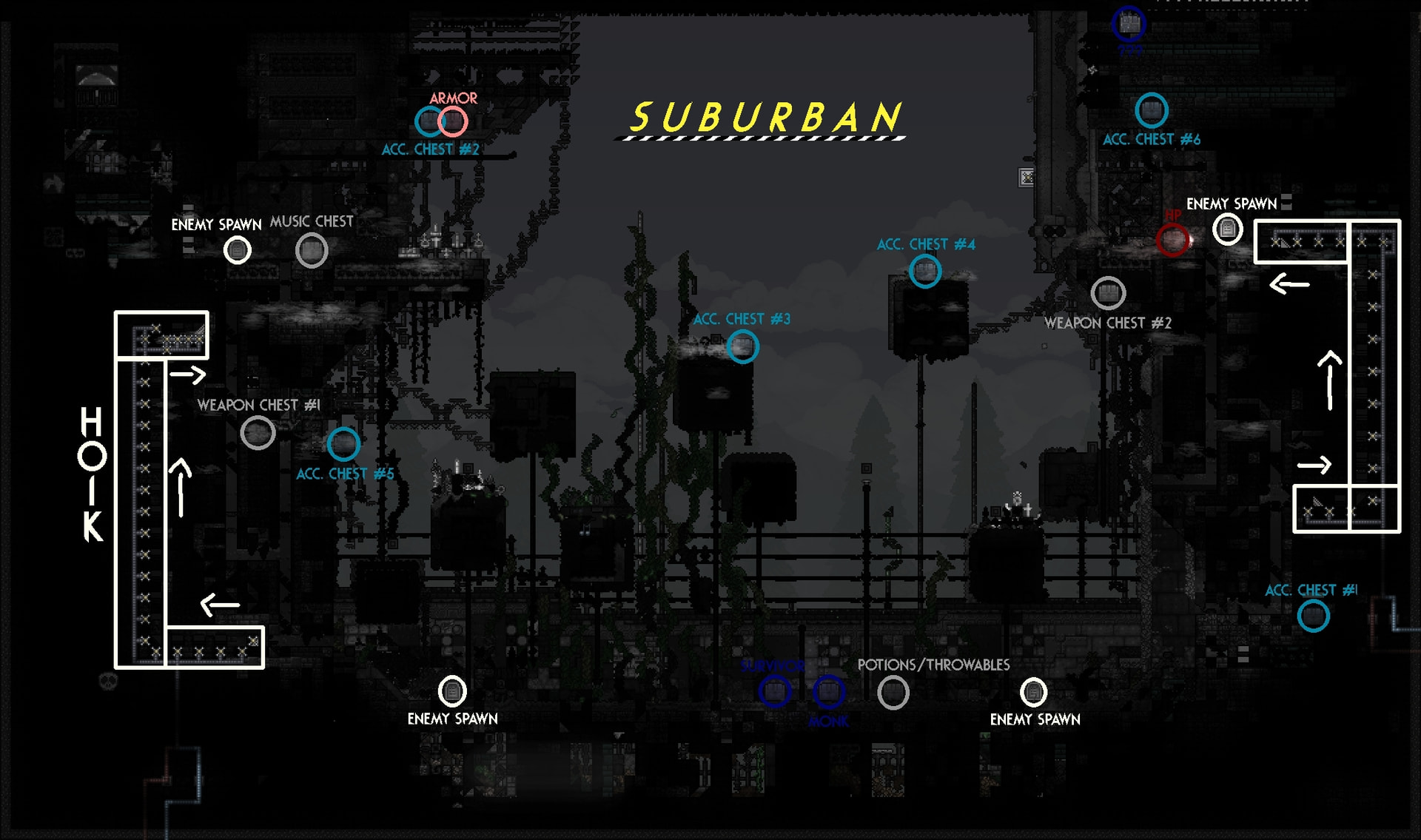Click the blue ??? mystery marker
Screen dimensions: 1421x840
click(x=1129, y=24)
